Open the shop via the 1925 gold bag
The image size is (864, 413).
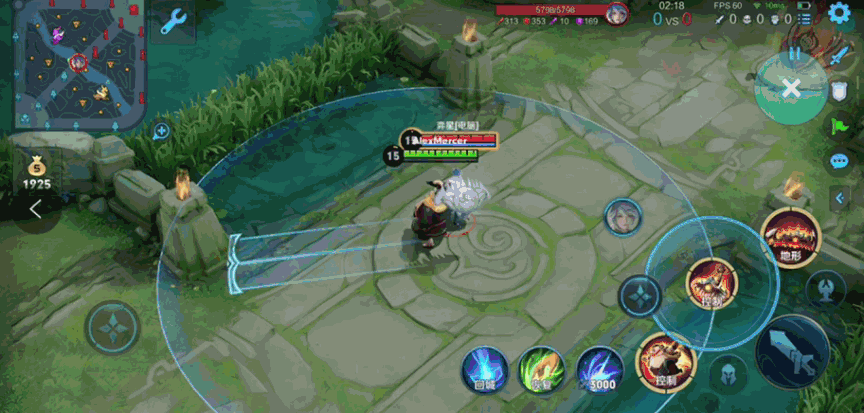coord(36,169)
